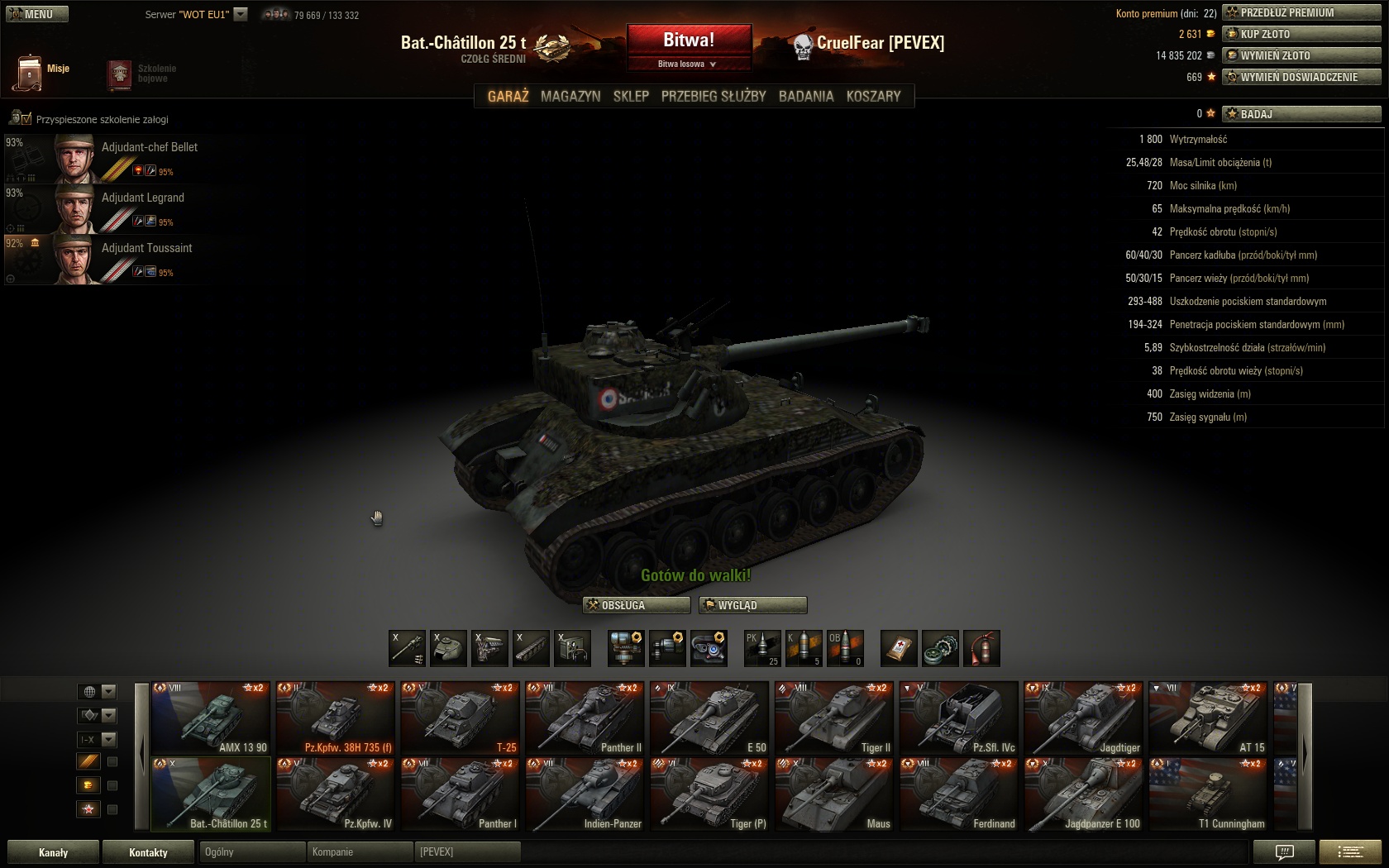The height and width of the screenshot is (868, 1389).
Task: Choose the KUP ZŁOTO button
Action: [1301, 34]
